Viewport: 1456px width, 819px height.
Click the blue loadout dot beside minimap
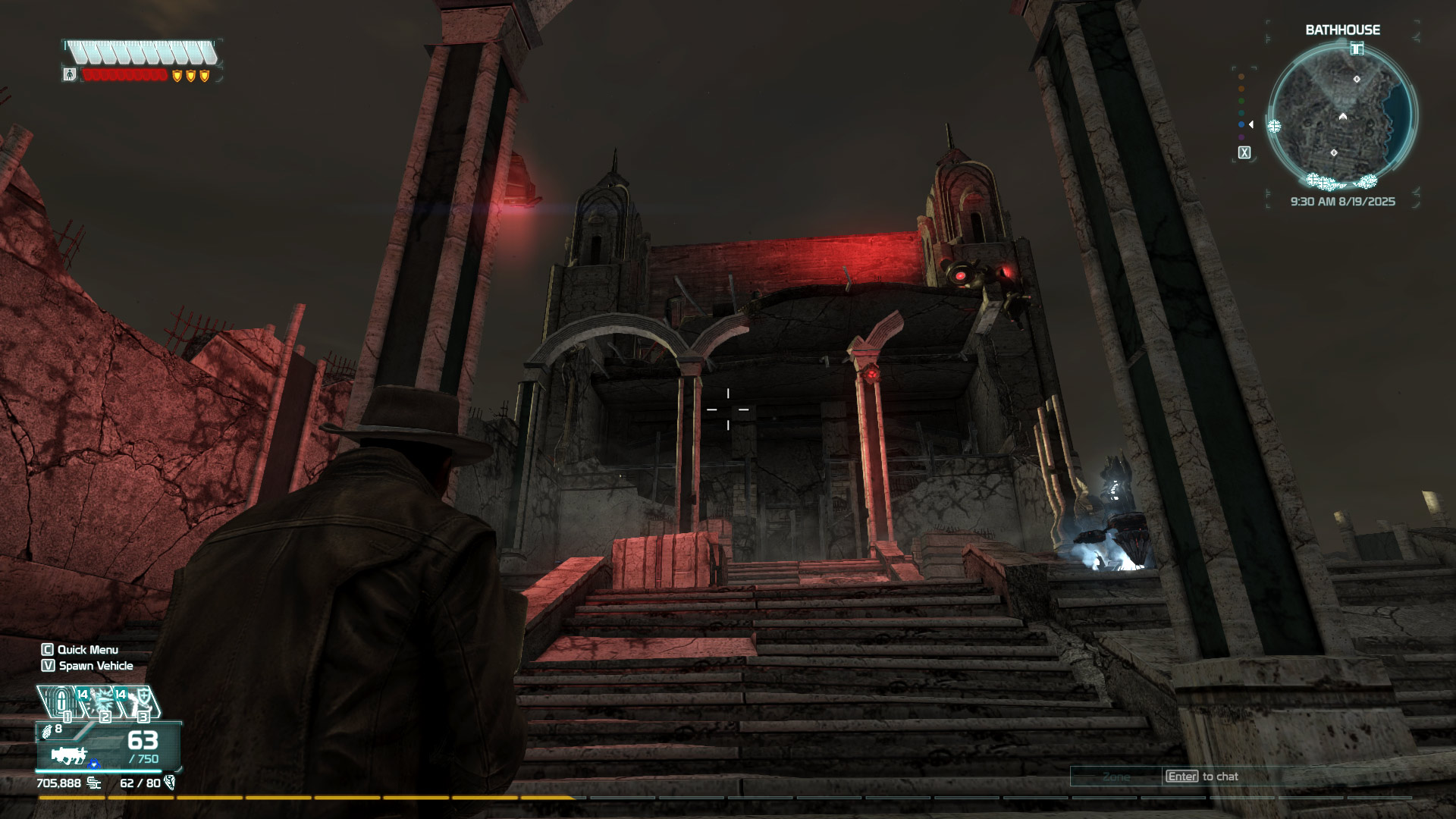[x=1241, y=124]
